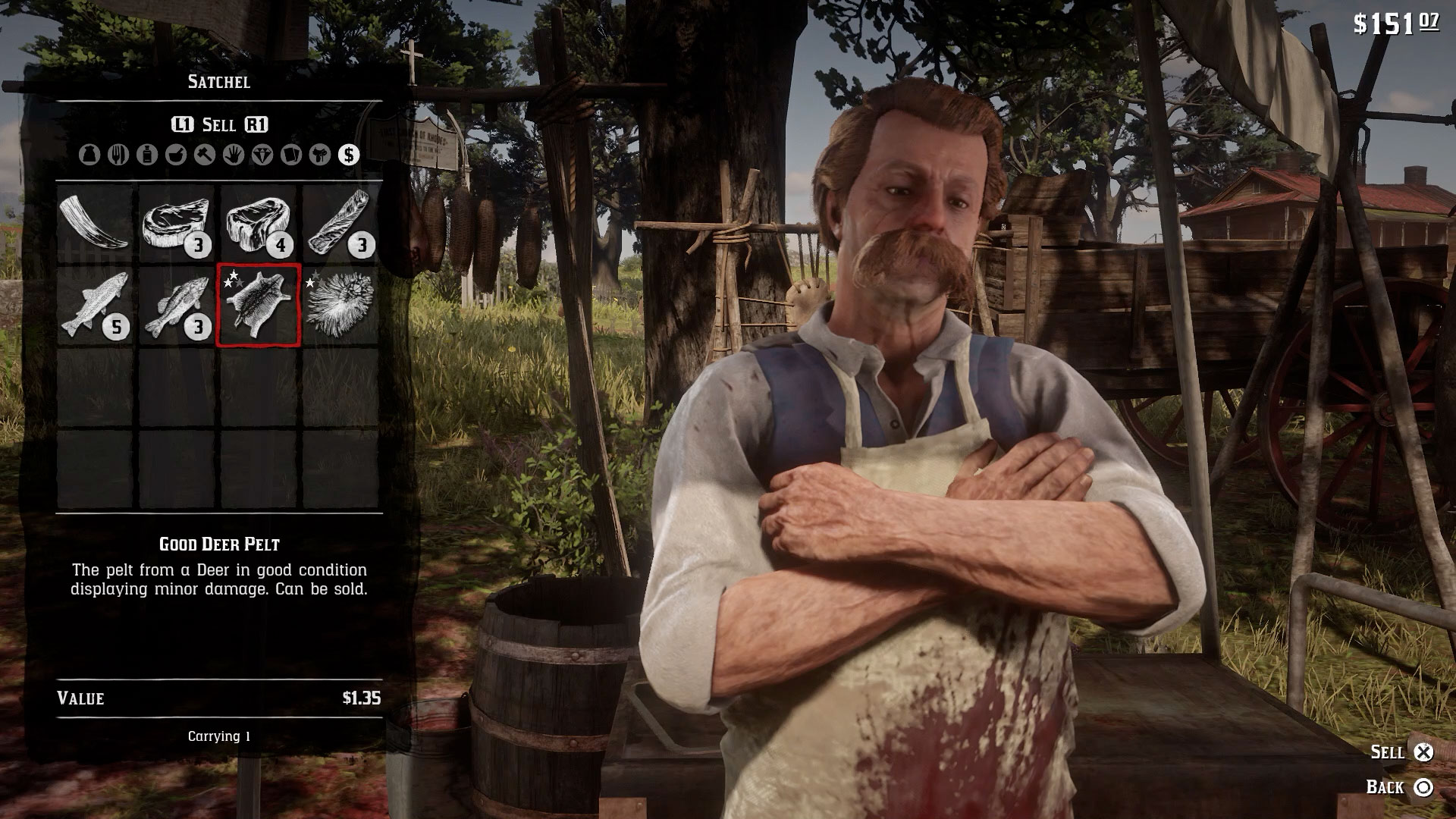Choose the fish stack of three
The image size is (1456, 819).
coord(177,305)
